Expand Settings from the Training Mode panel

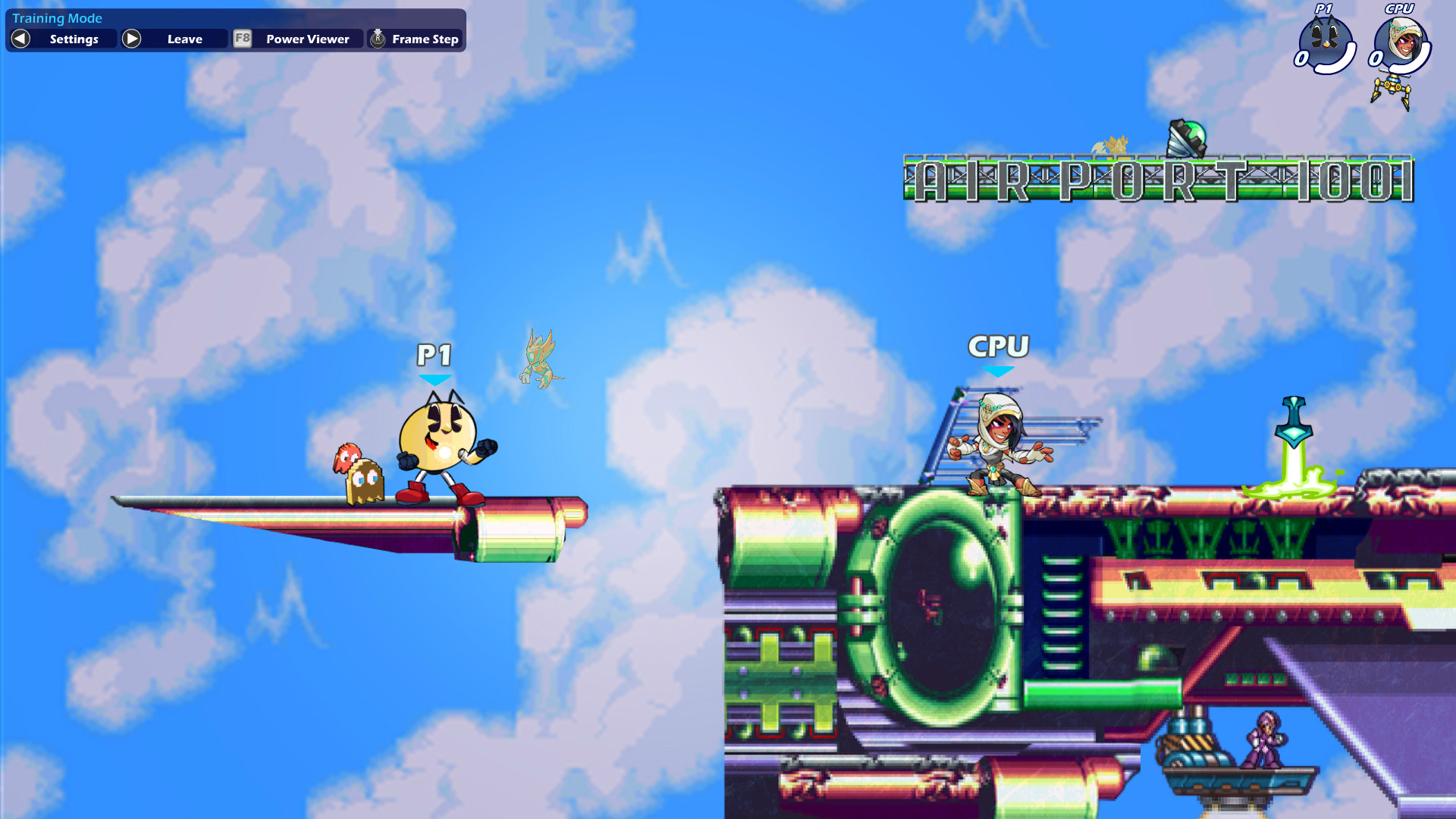tap(73, 39)
